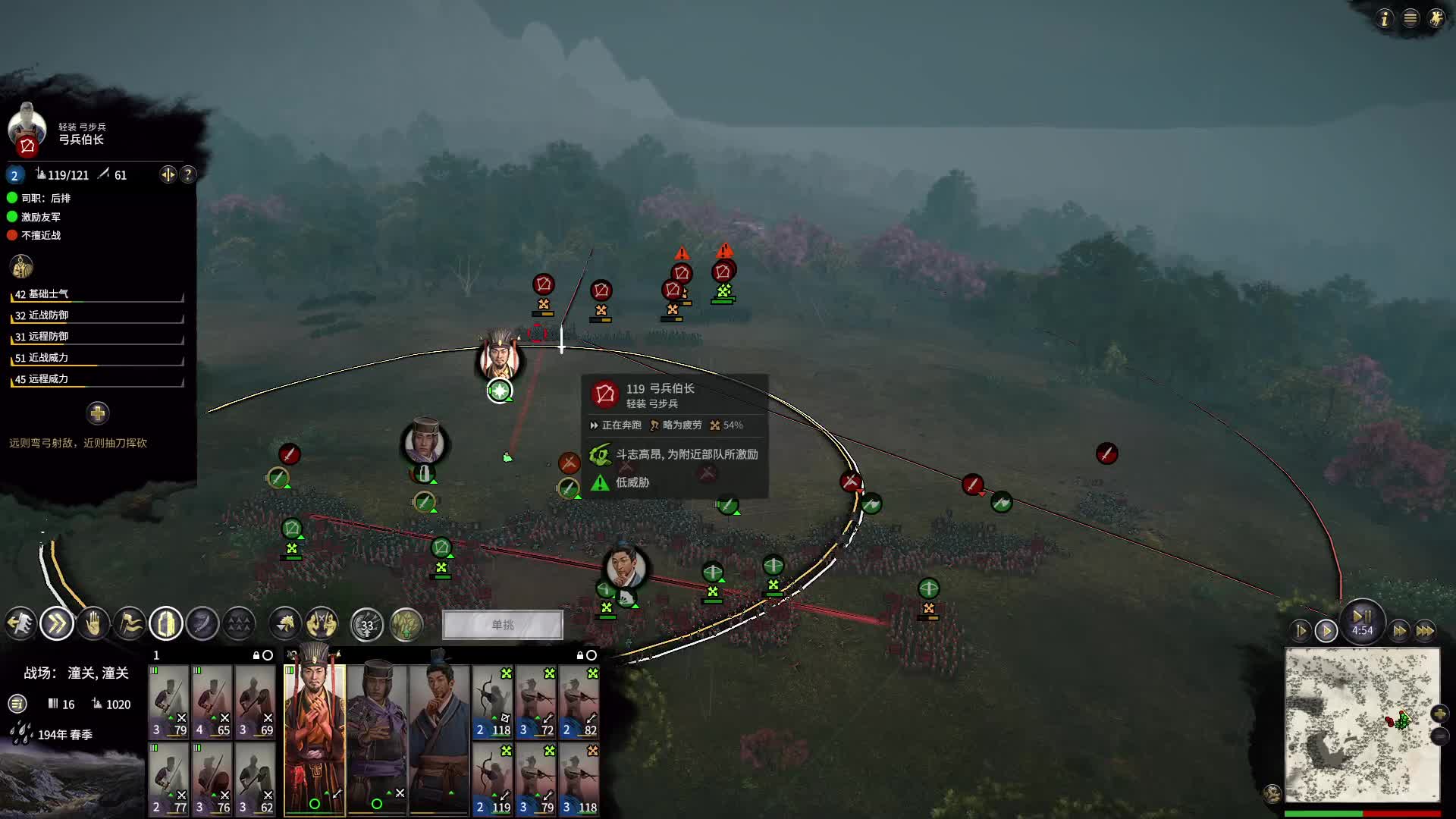1456x819 pixels.
Task: Click the 单挑 duel button
Action: [x=503, y=625]
